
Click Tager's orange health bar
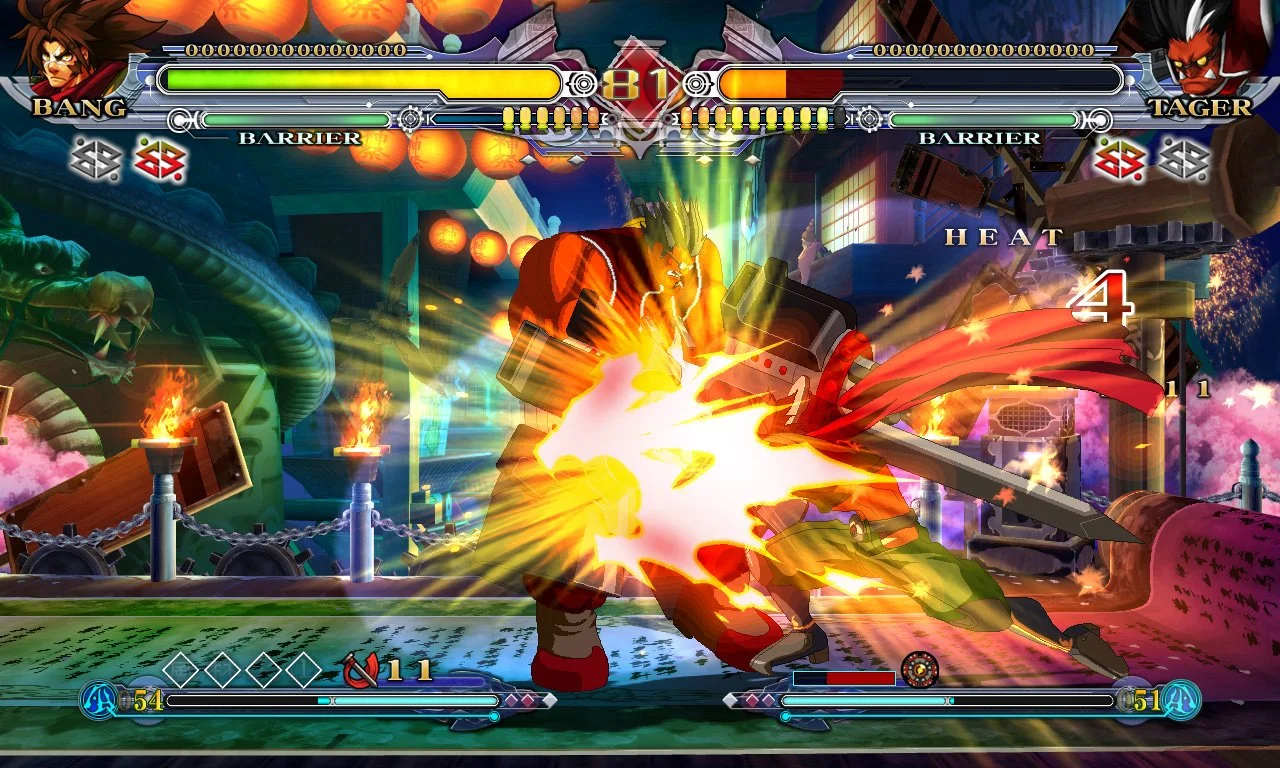[758, 84]
